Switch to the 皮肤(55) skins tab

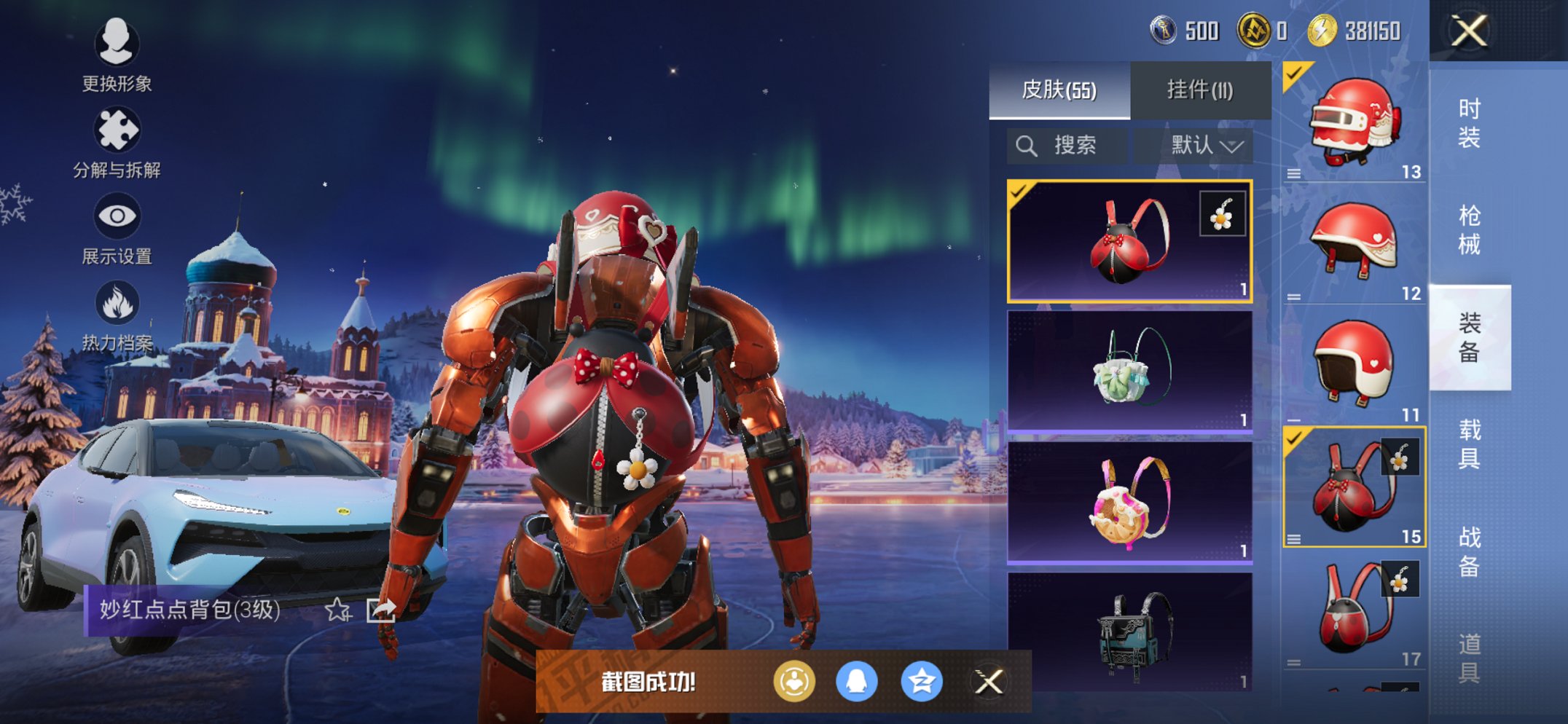coord(1059,90)
